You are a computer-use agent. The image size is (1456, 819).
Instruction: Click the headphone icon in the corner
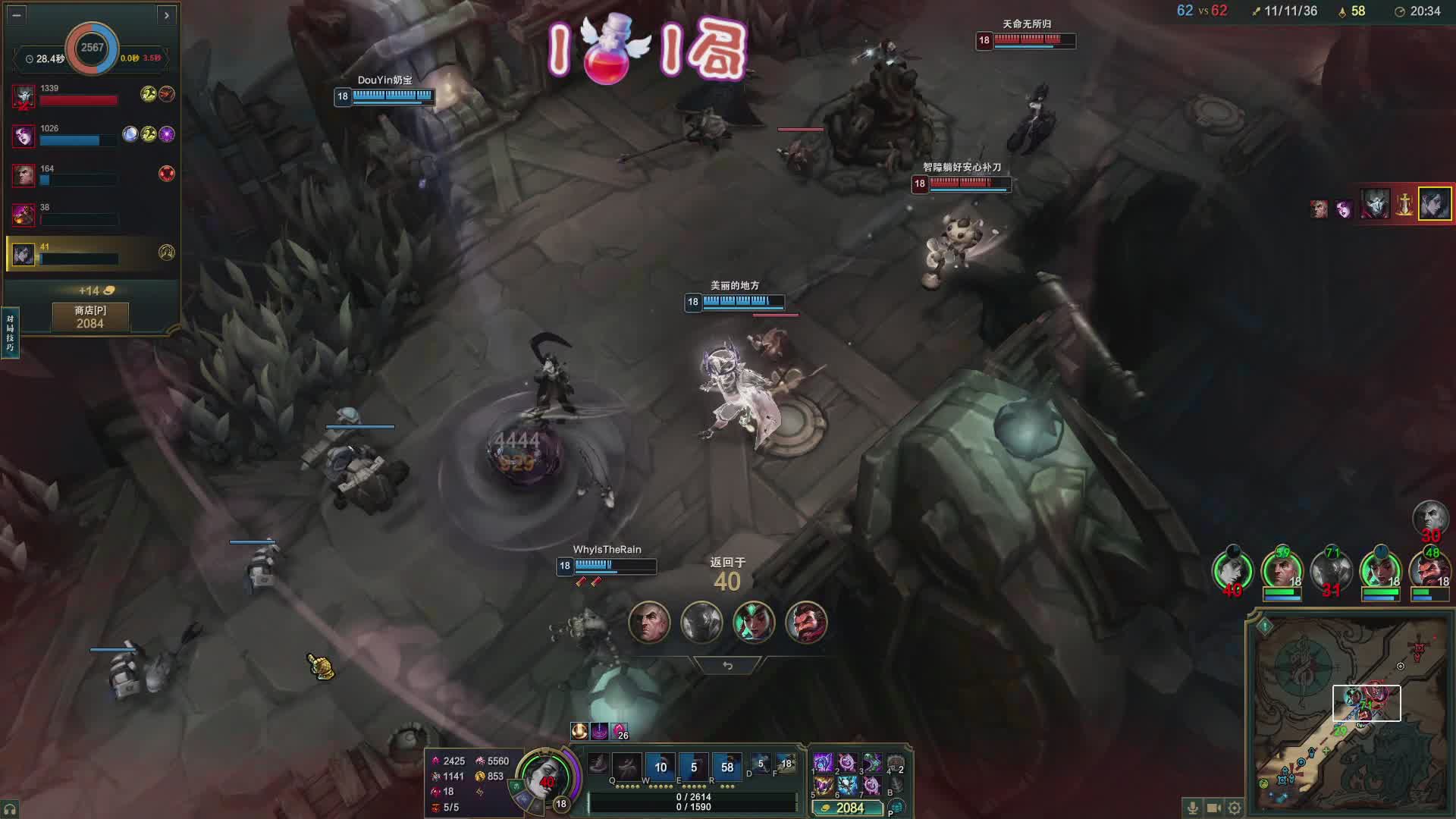(x=10, y=809)
